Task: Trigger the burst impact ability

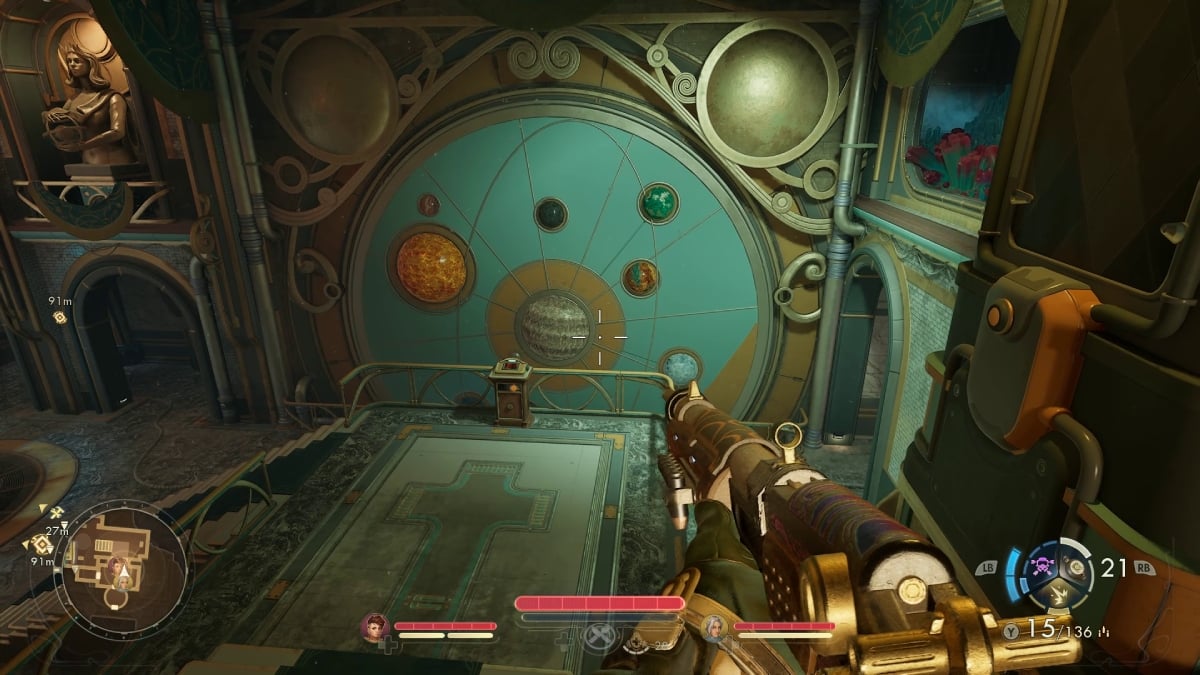Action: pos(1057,596)
